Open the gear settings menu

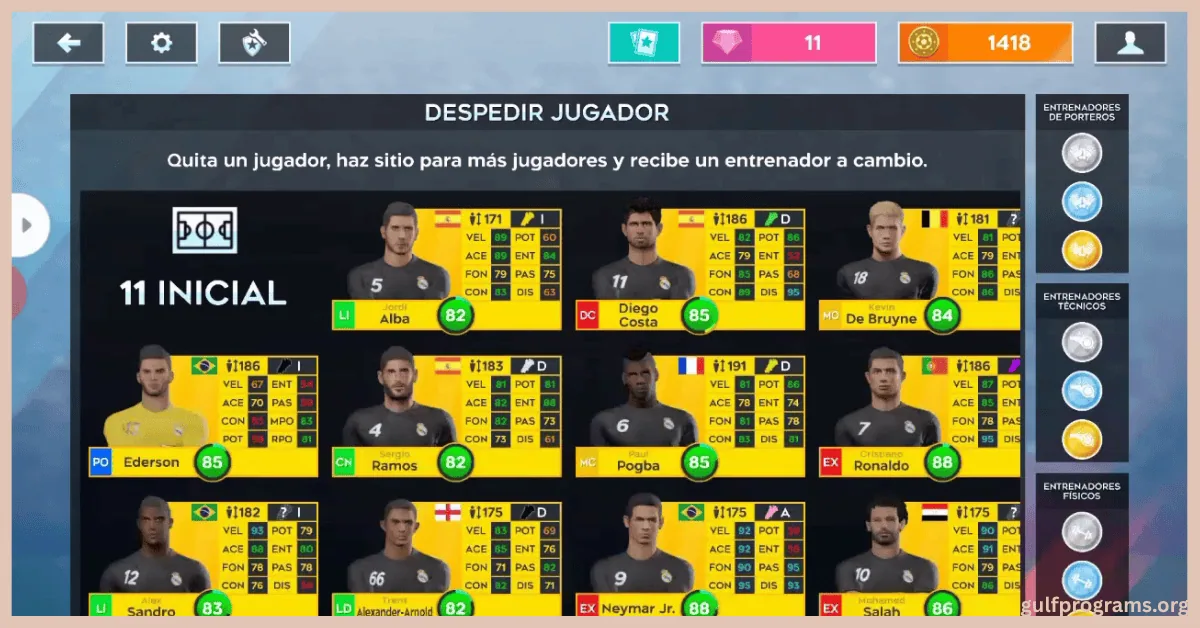[161, 43]
